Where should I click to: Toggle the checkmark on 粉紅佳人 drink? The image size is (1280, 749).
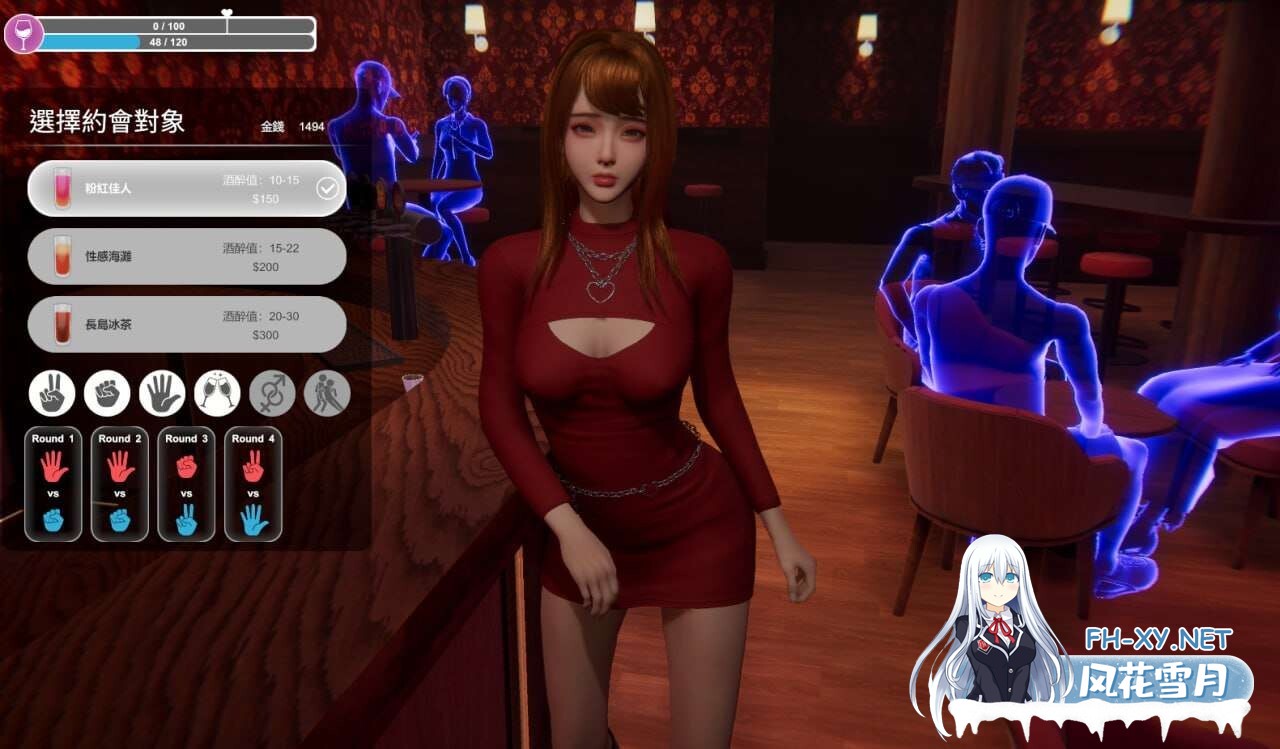pos(328,187)
